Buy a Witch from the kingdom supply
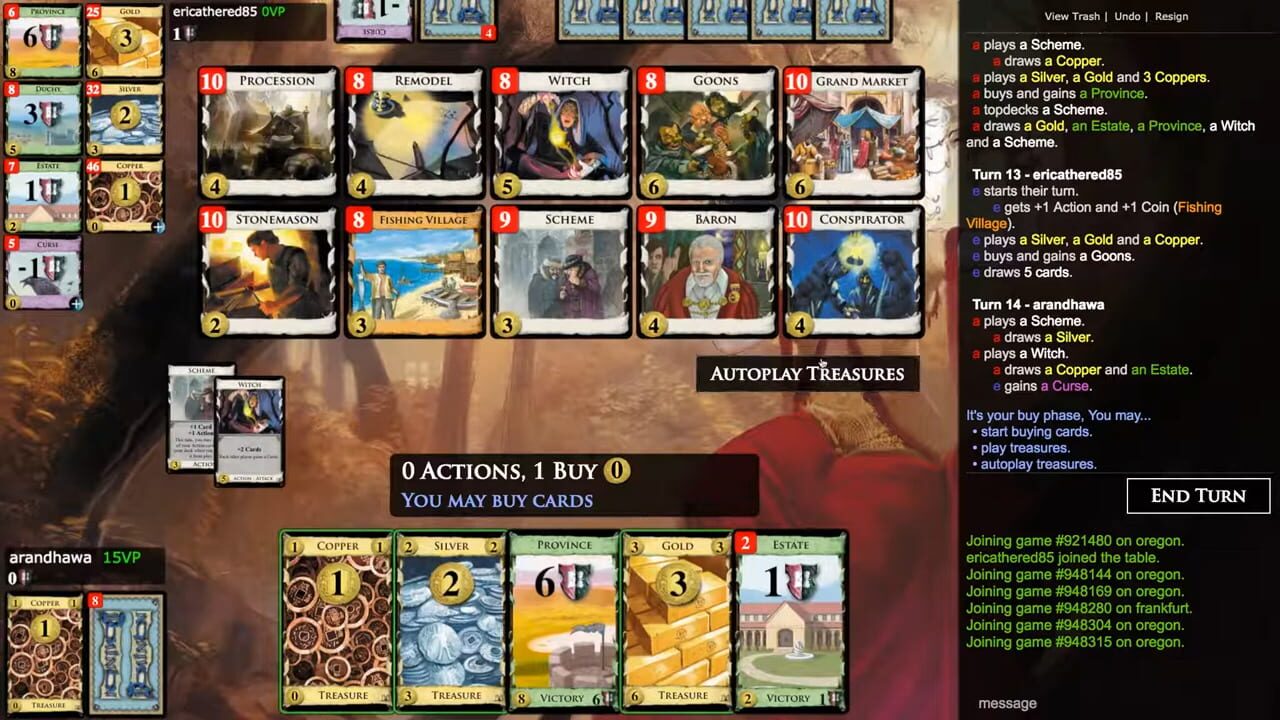1280x720 pixels. pos(561,130)
